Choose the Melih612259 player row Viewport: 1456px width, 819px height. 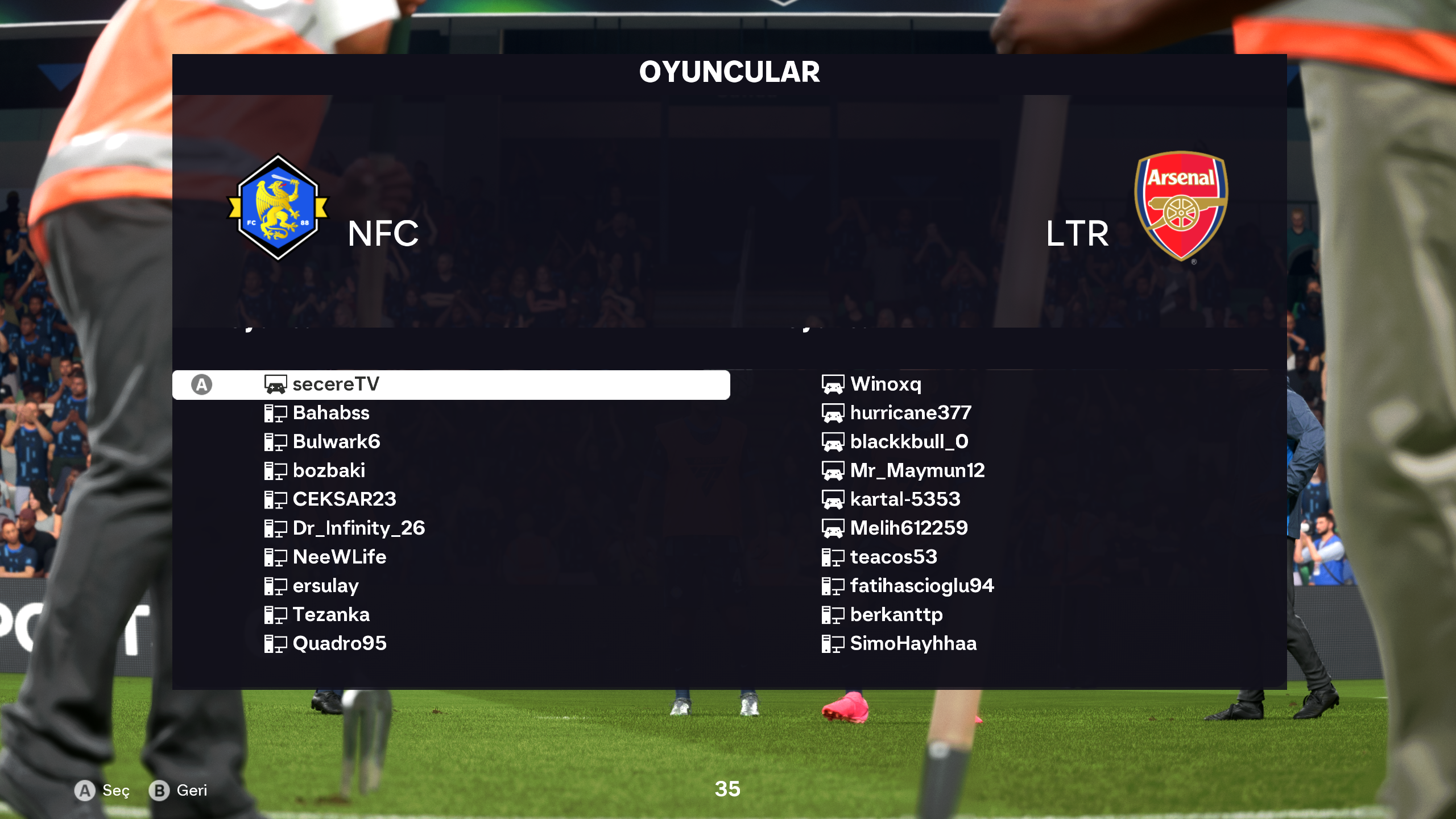[909, 528]
